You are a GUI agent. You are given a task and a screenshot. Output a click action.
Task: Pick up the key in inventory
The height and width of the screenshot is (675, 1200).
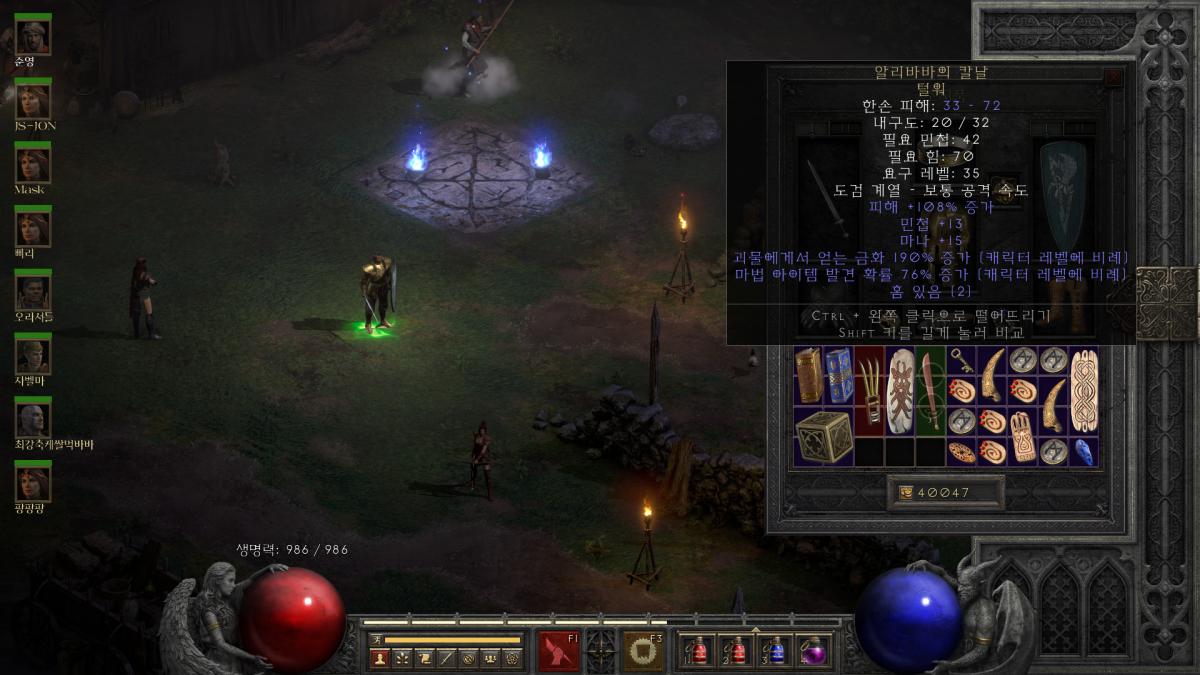pos(962,360)
